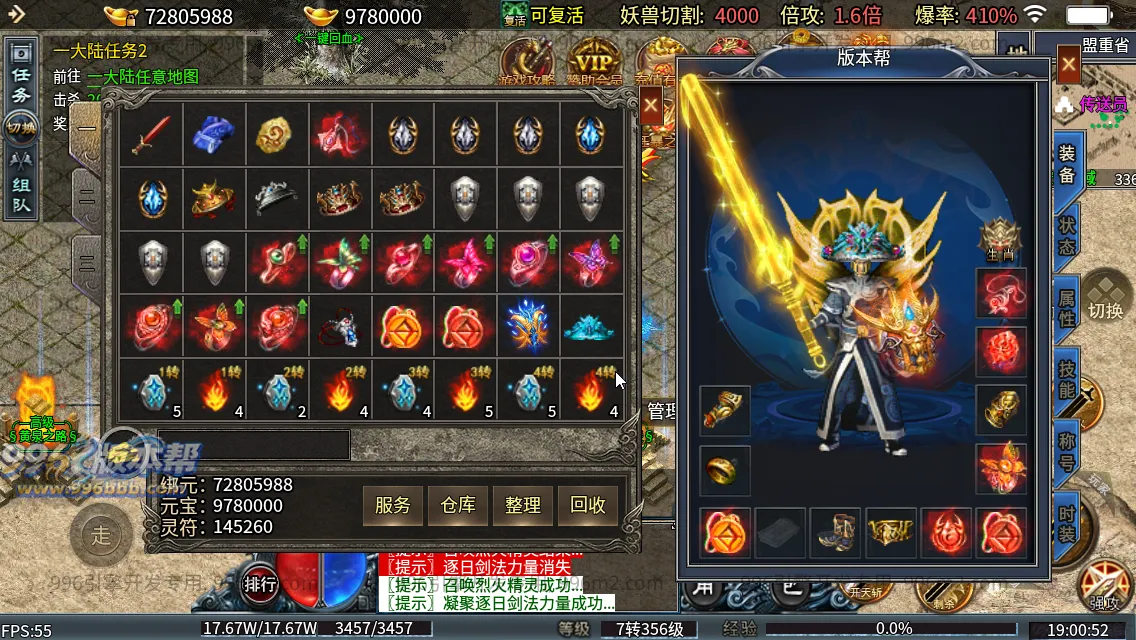Image resolution: width=1136 pixels, height=640 pixels.
Task: Select the 装备 equipment tab
Action: (1067, 162)
